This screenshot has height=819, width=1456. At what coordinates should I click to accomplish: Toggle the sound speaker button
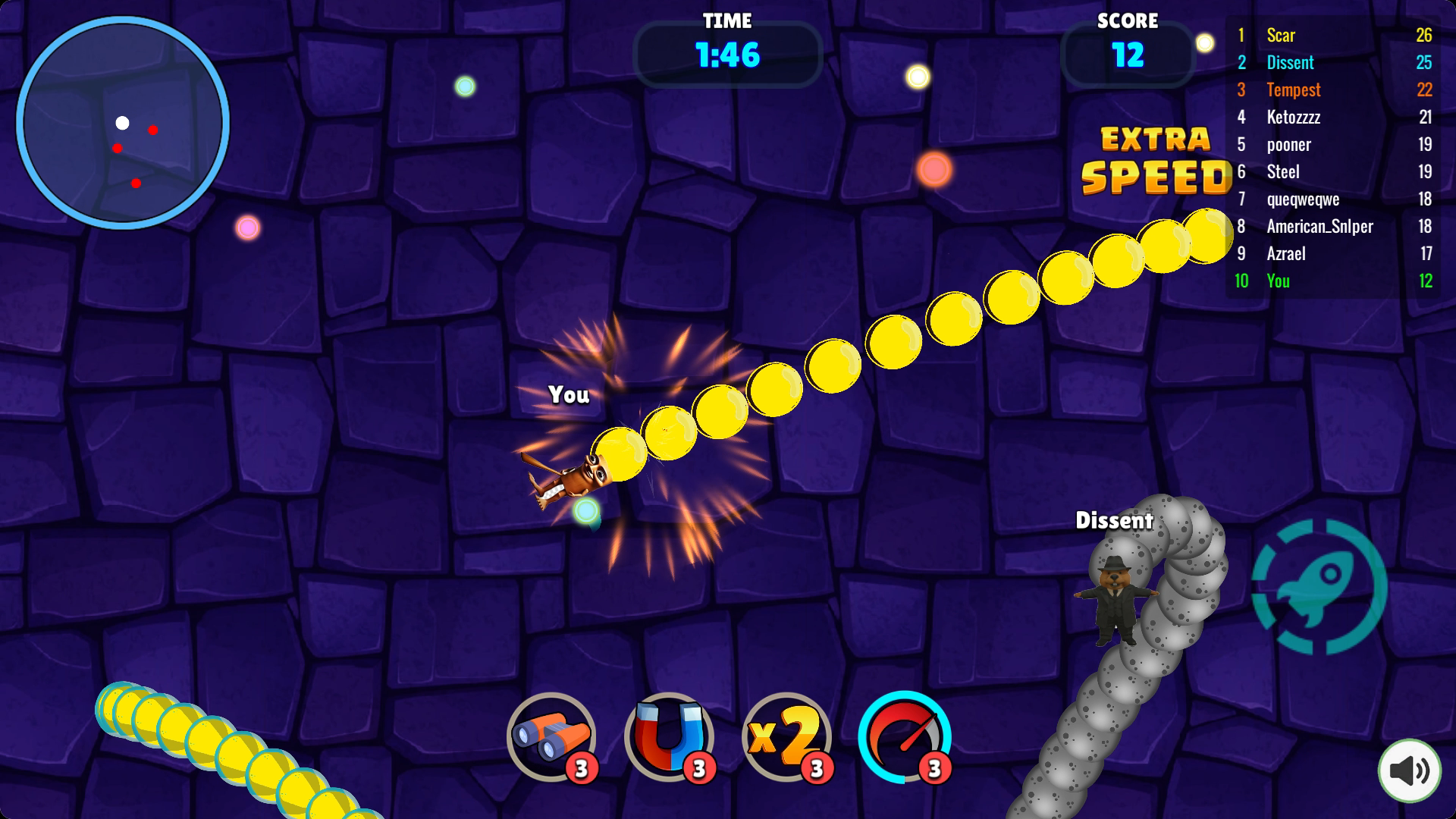[1409, 770]
